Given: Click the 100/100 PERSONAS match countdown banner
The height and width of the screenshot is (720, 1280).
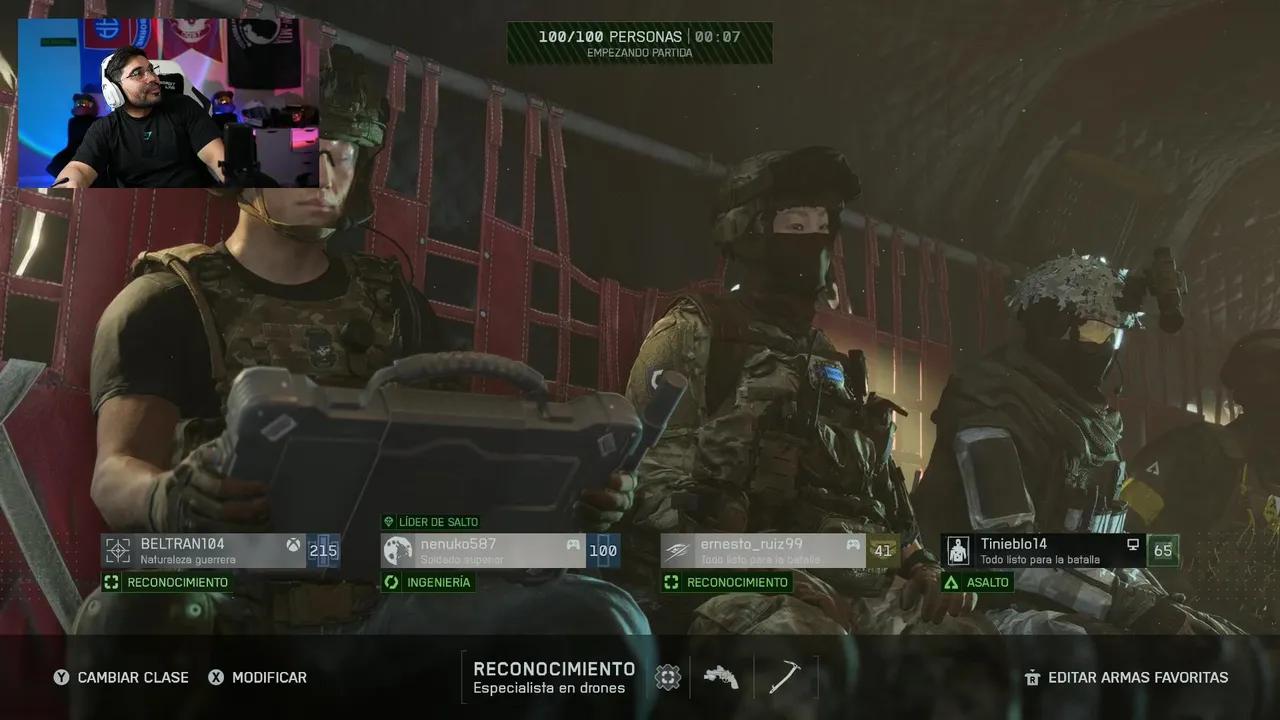Looking at the screenshot, I should pos(639,42).
